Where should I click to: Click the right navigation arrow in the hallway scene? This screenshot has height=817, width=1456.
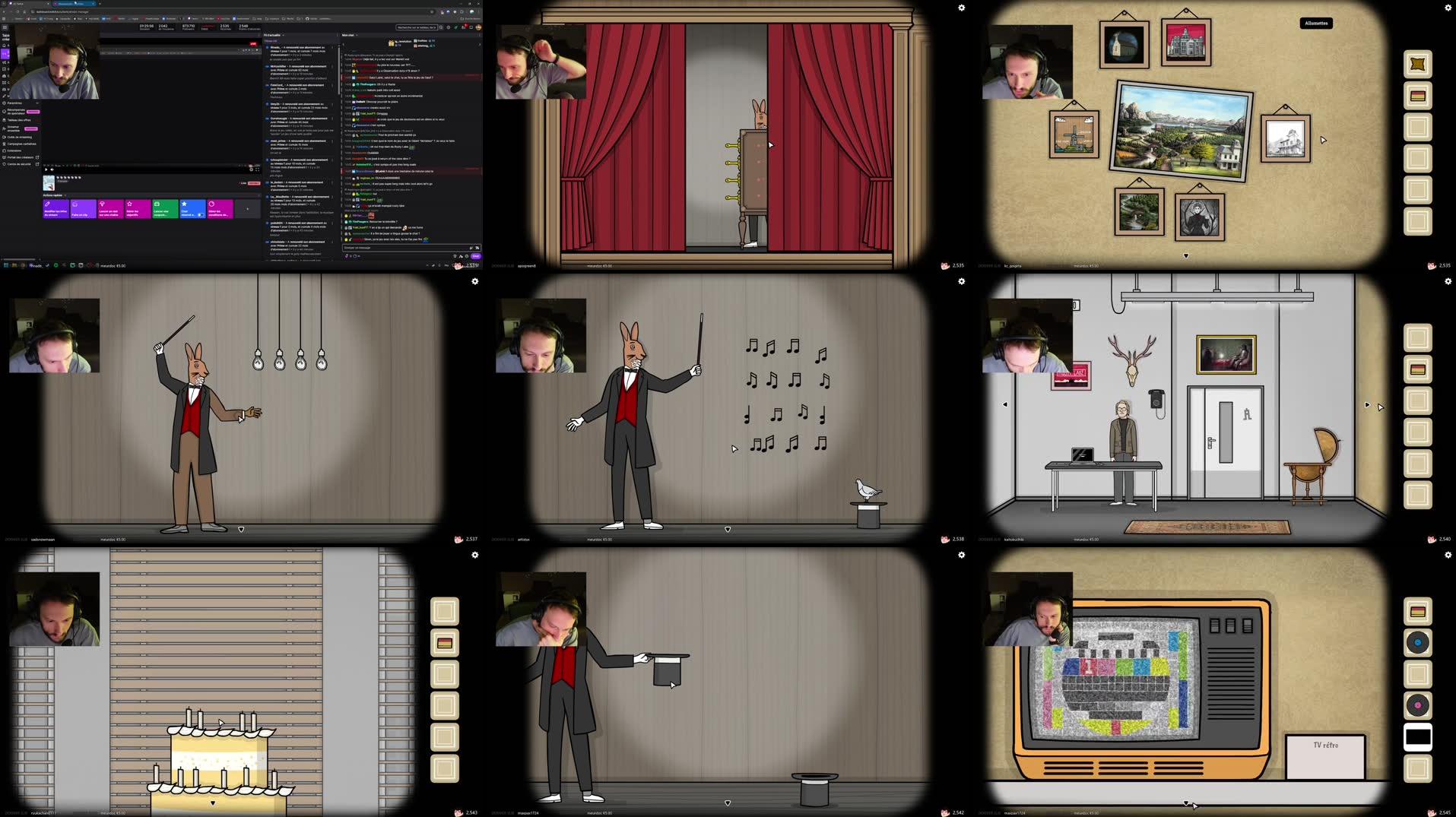click(1368, 405)
